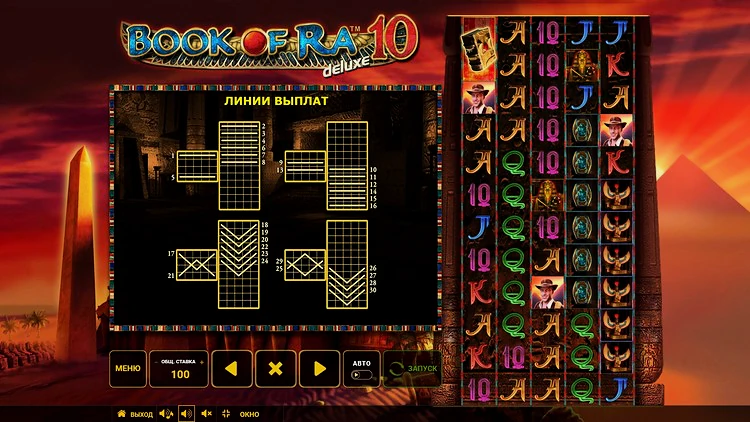Toggle the АВТО autoplay switch
Image resolution: width=750 pixels, height=422 pixels.
coord(361,375)
